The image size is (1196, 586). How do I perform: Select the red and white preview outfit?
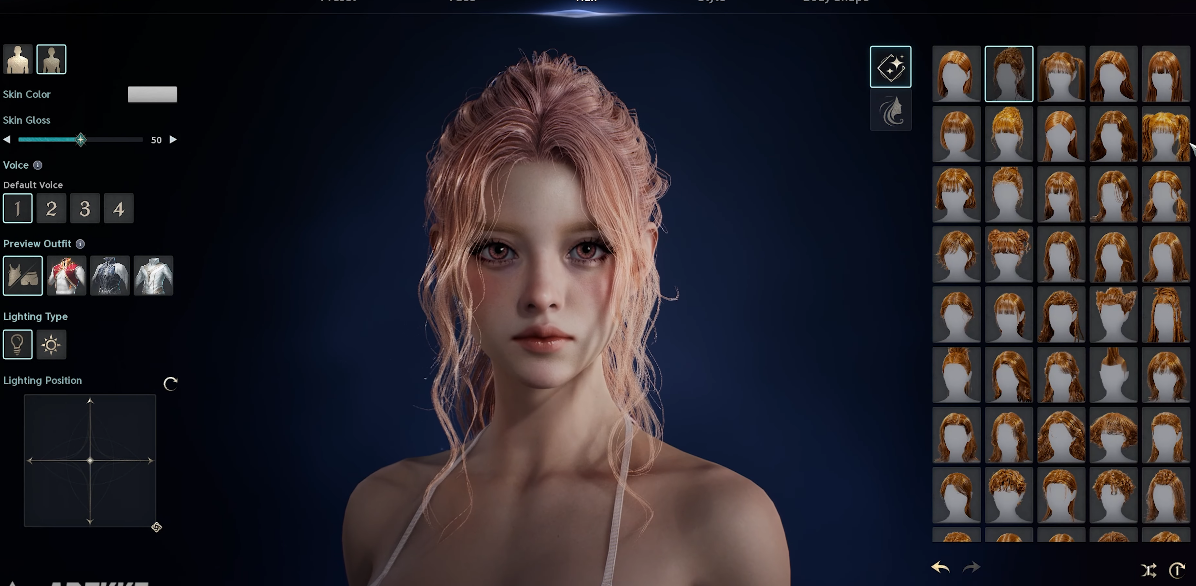(x=66, y=276)
